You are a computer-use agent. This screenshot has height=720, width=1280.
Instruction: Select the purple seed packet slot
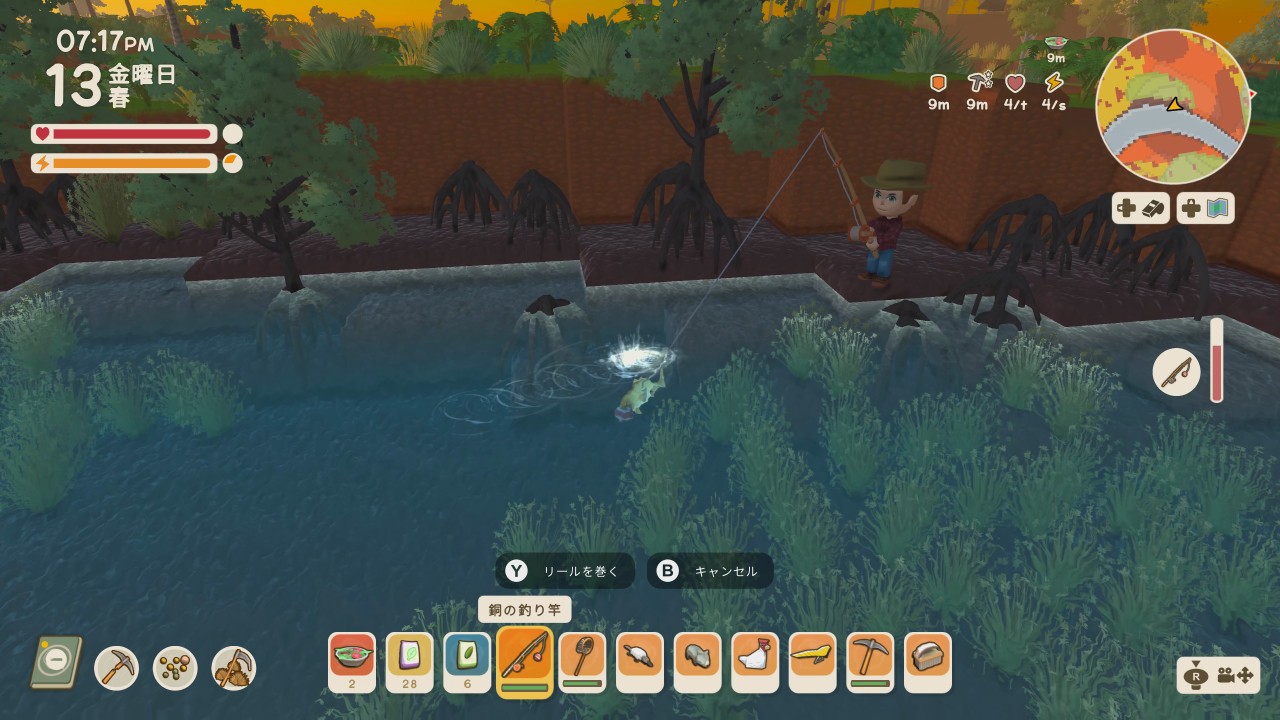410,662
